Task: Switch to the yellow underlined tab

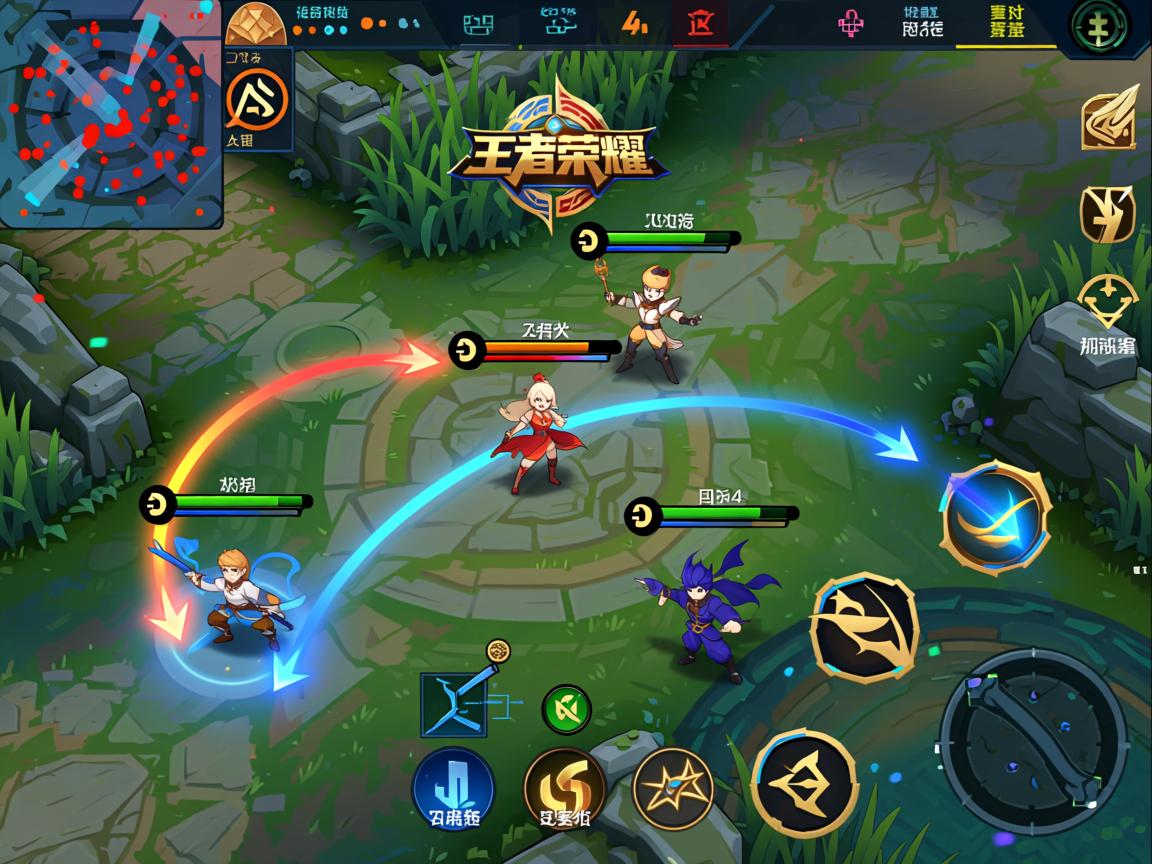Action: 1005,23
